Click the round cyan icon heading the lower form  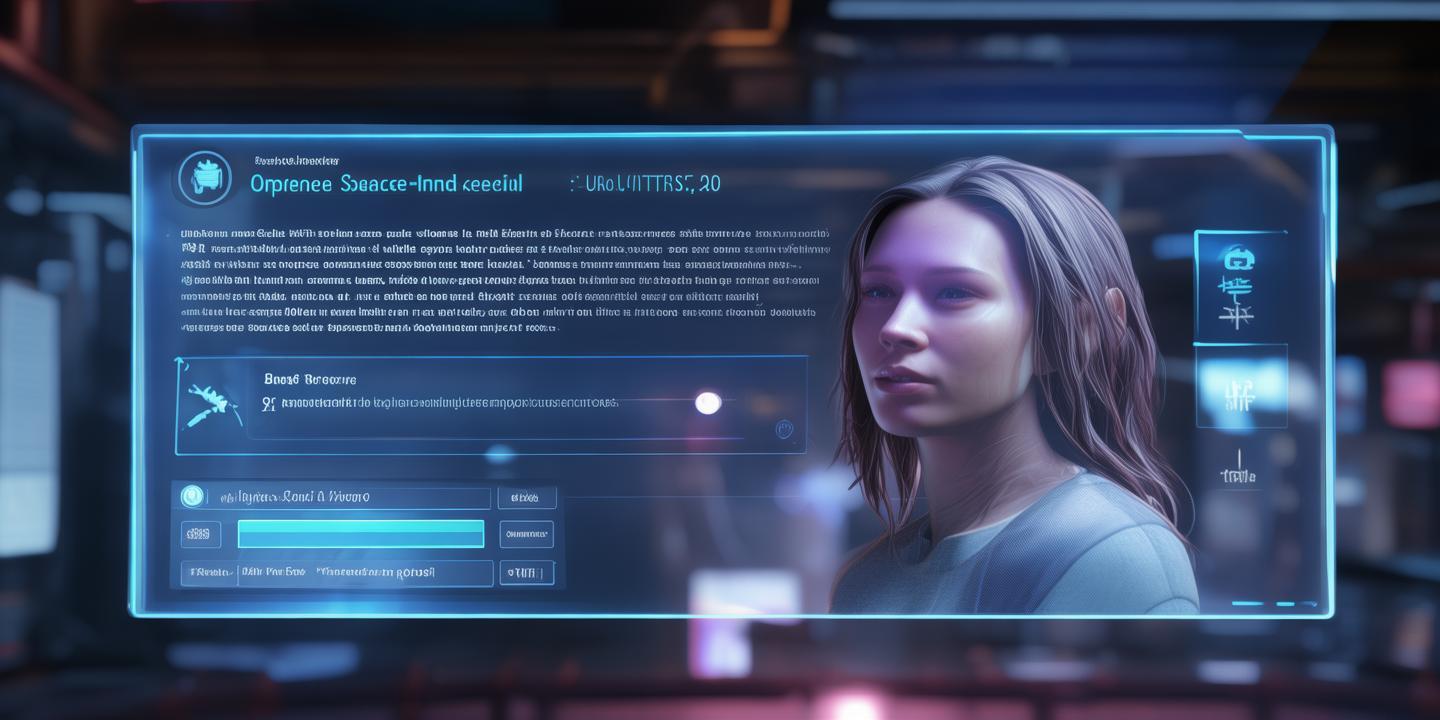[x=192, y=496]
